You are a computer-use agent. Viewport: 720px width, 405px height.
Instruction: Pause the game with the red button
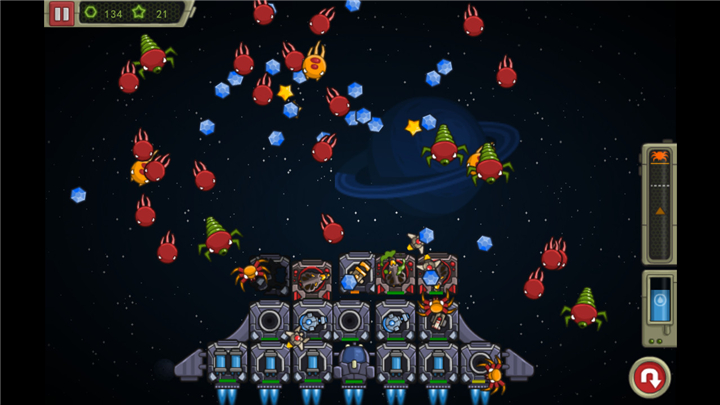(62, 13)
